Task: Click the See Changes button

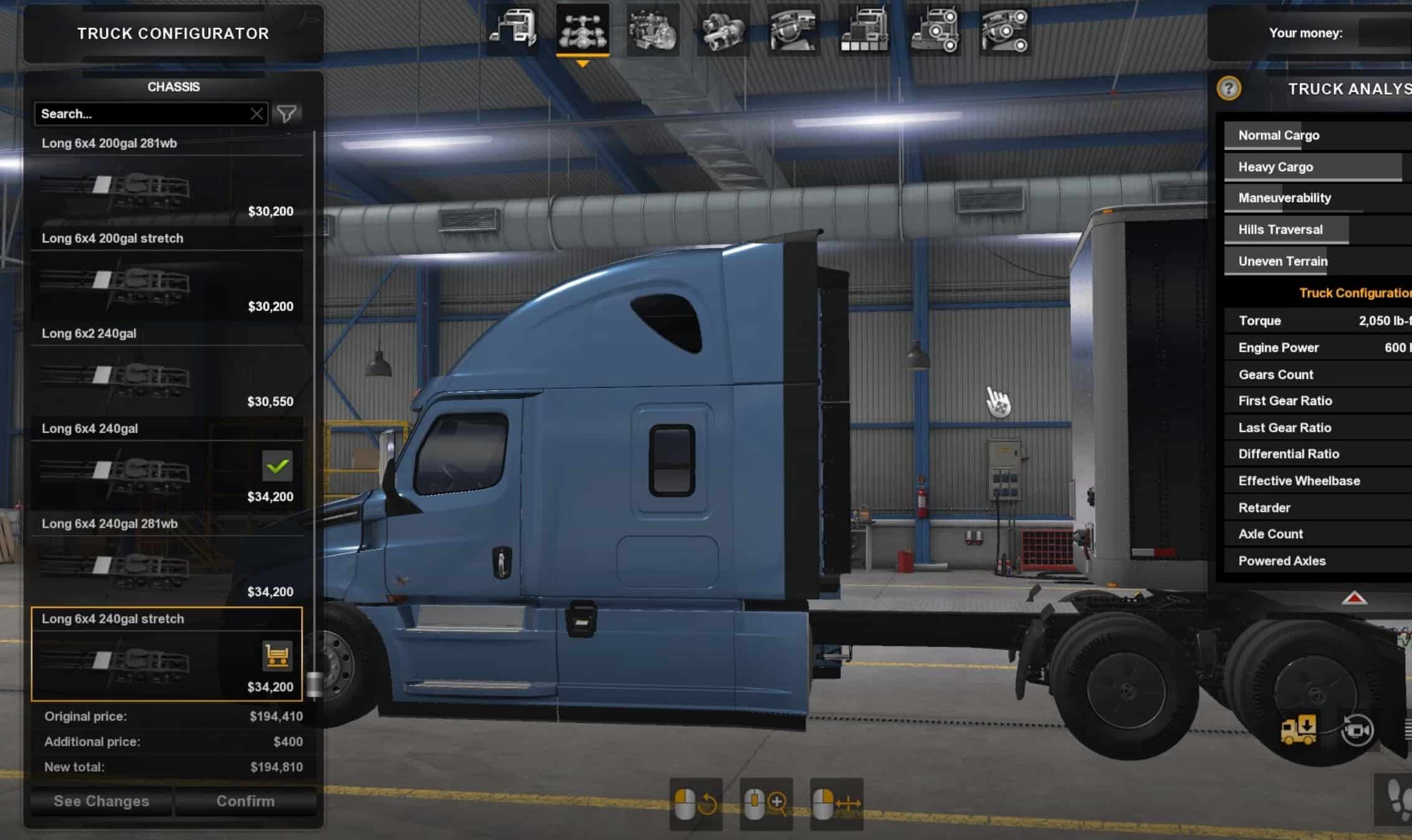Action: pos(101,801)
